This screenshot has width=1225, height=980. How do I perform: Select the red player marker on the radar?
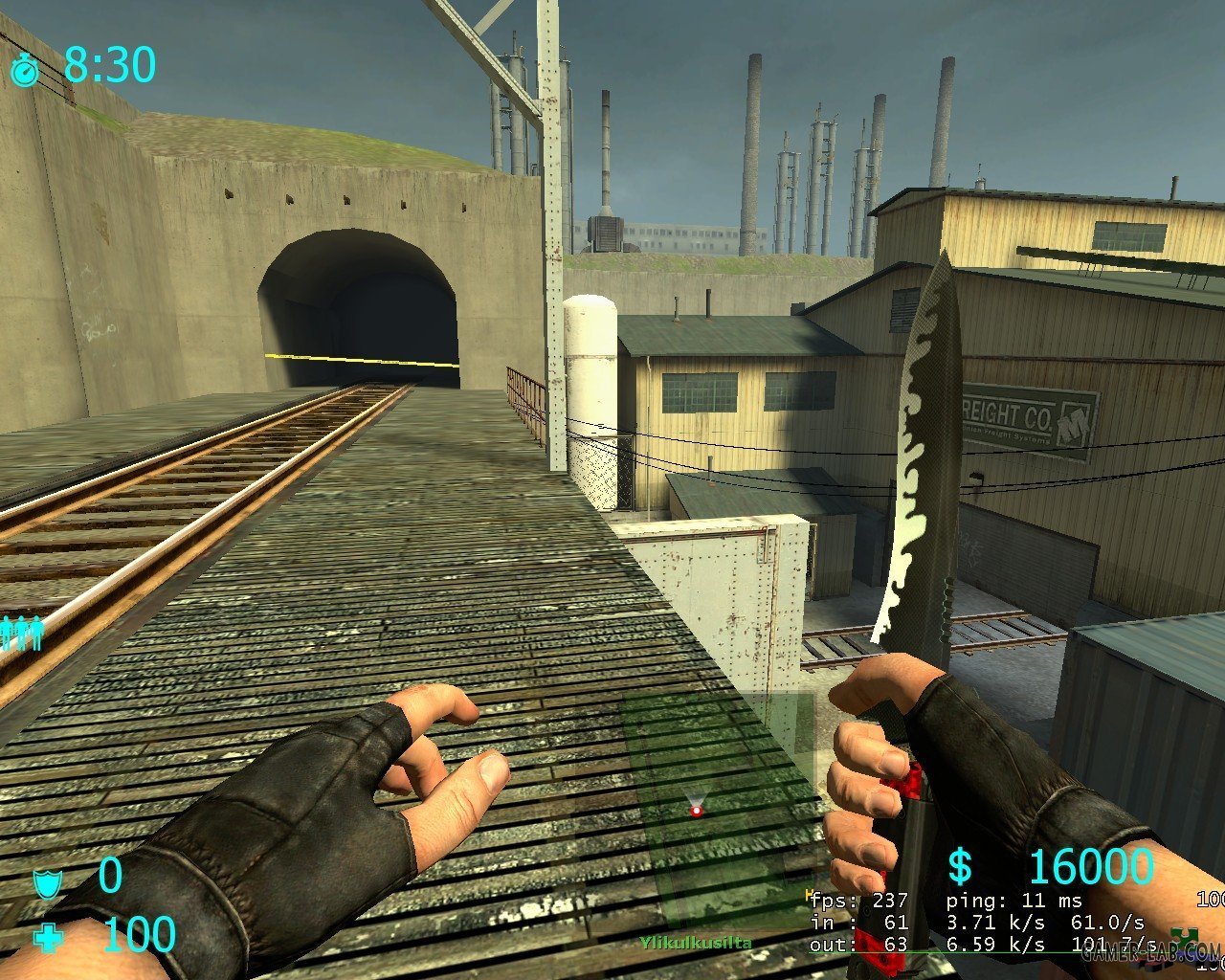click(696, 811)
